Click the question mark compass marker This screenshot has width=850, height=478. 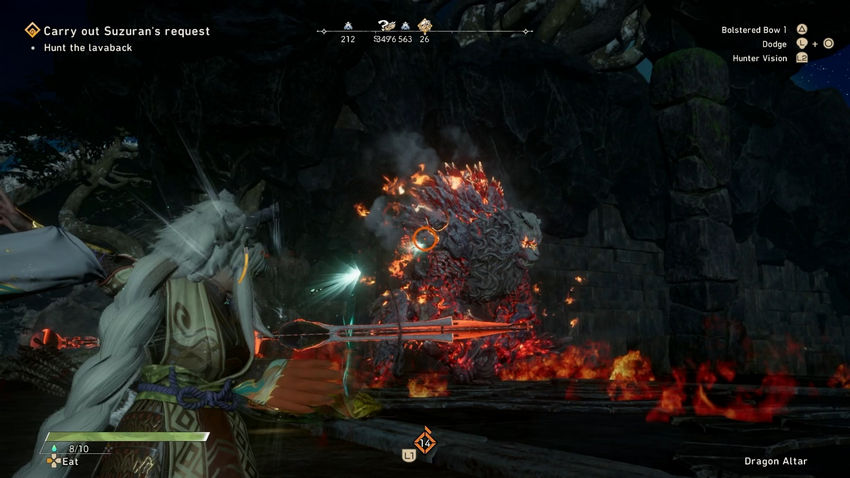tap(385, 27)
